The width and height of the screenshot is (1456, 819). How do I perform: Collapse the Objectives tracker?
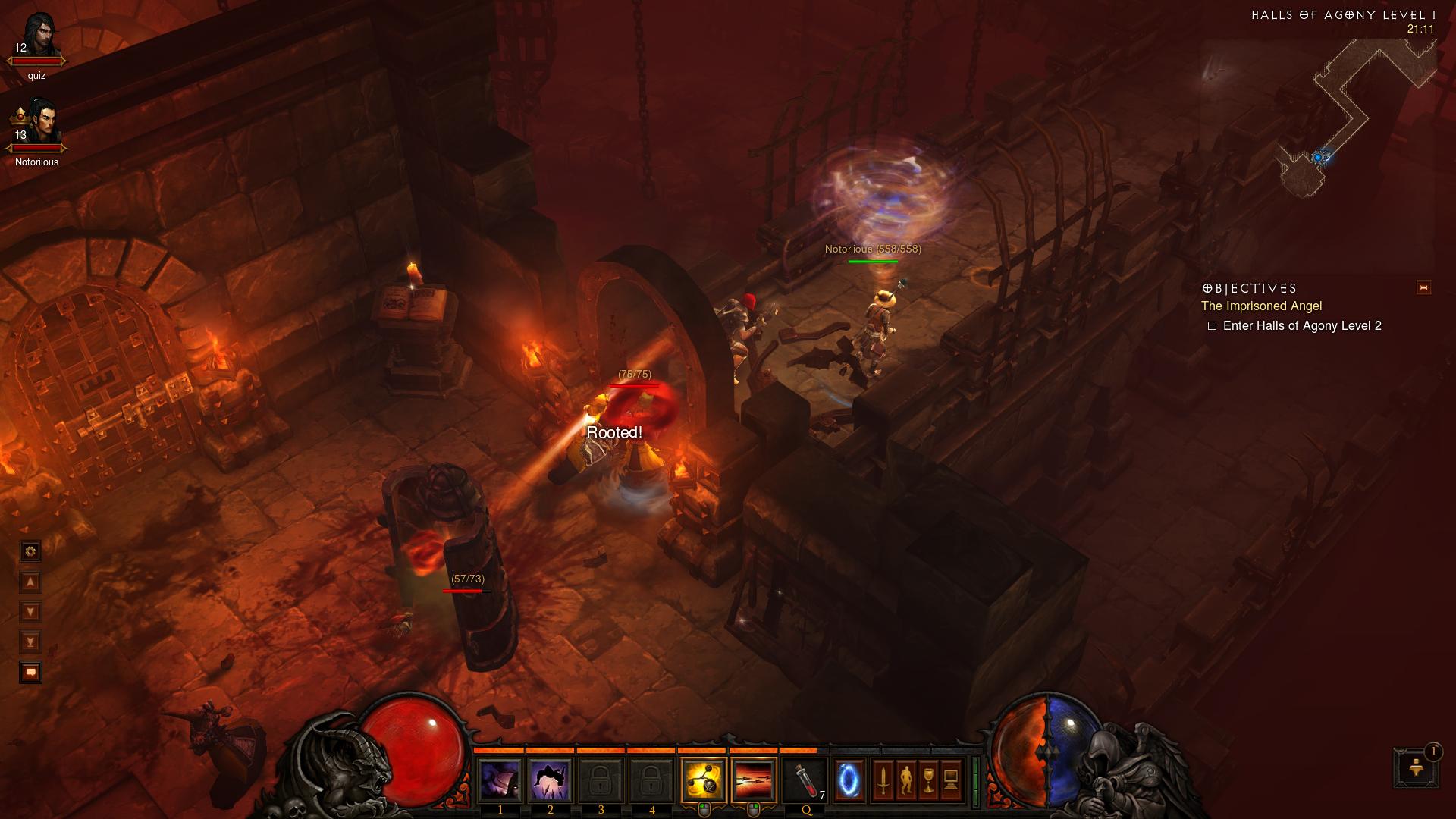tap(1423, 287)
